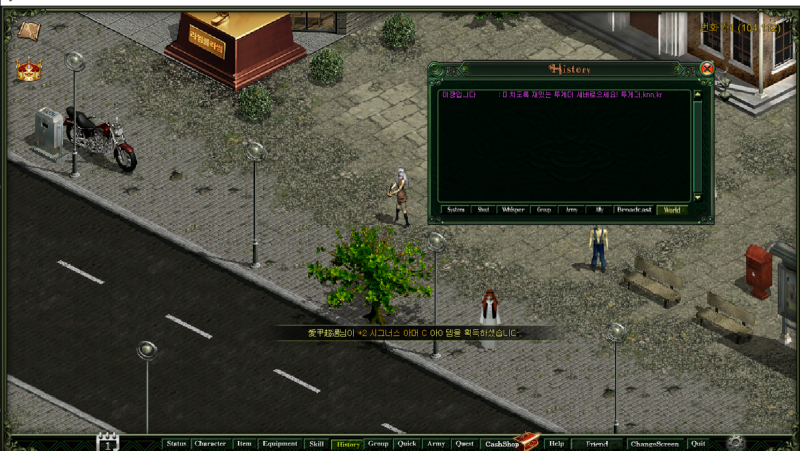This screenshot has width=800, height=451.
Task: Show the Equipment panel
Action: coord(280,443)
